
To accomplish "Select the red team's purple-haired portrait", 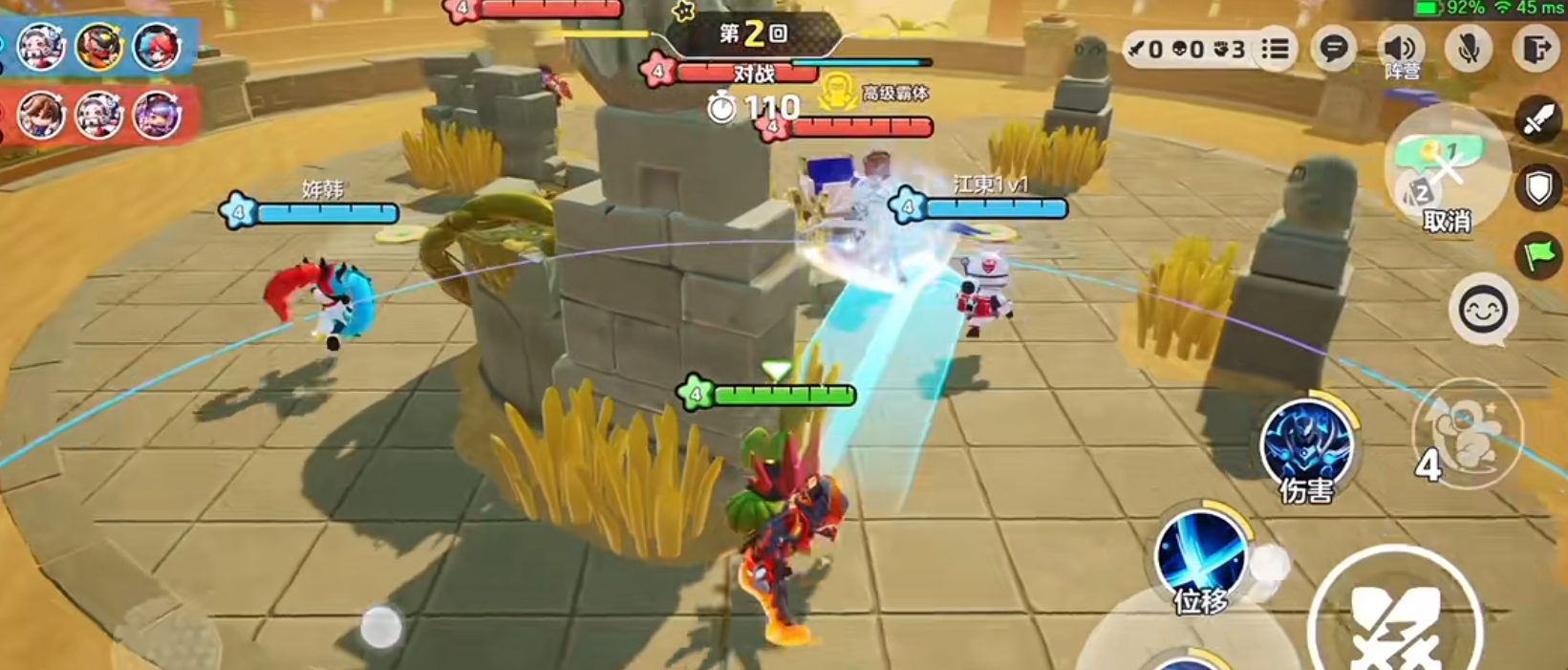I will tap(156, 115).
